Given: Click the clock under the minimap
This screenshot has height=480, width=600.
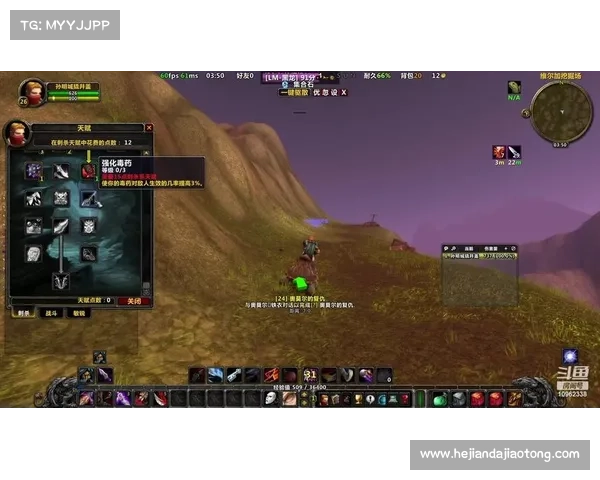Looking at the screenshot, I should pyautogui.click(x=560, y=145).
